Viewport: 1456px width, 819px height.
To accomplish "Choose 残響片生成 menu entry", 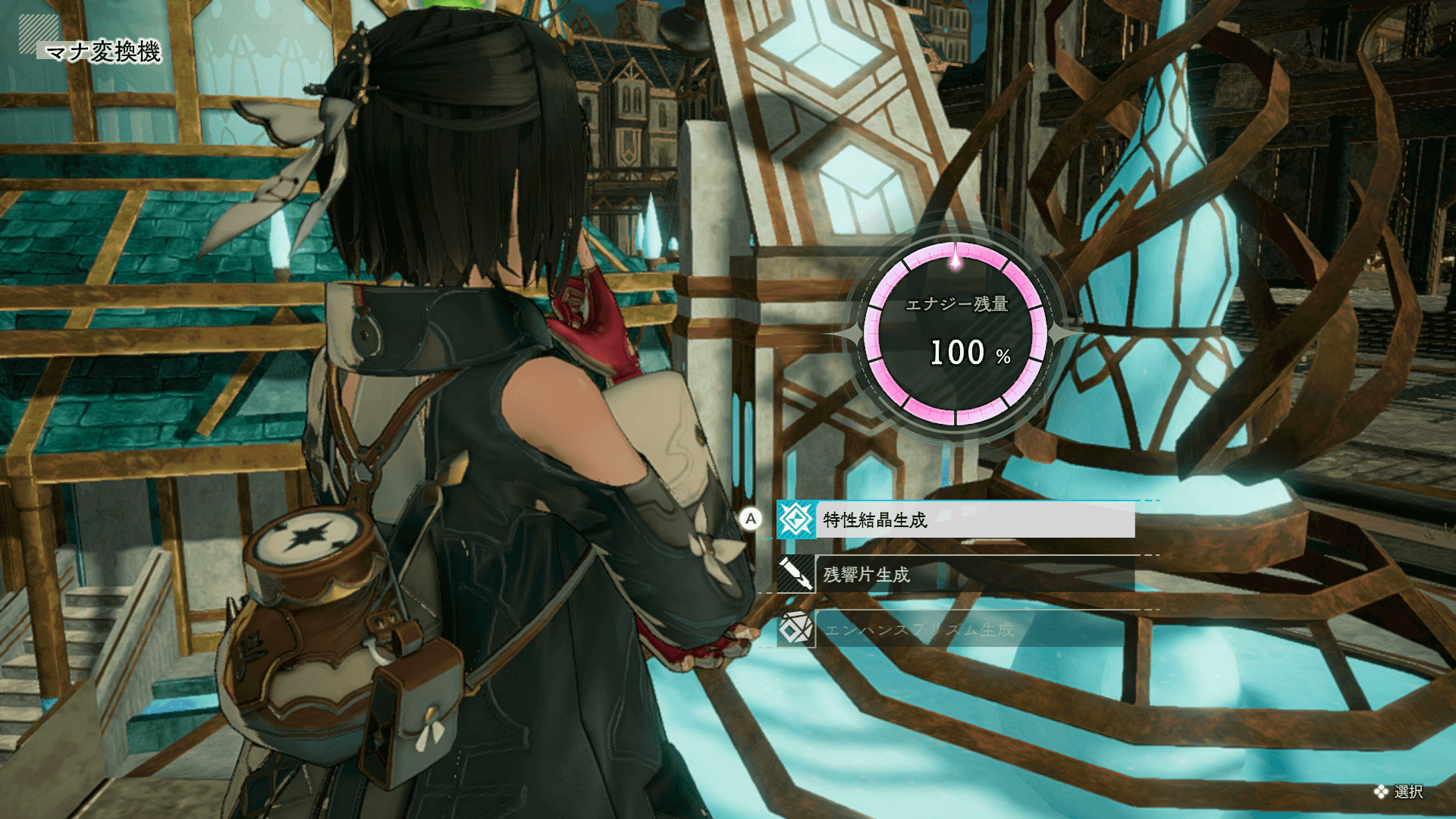I will pos(955,575).
